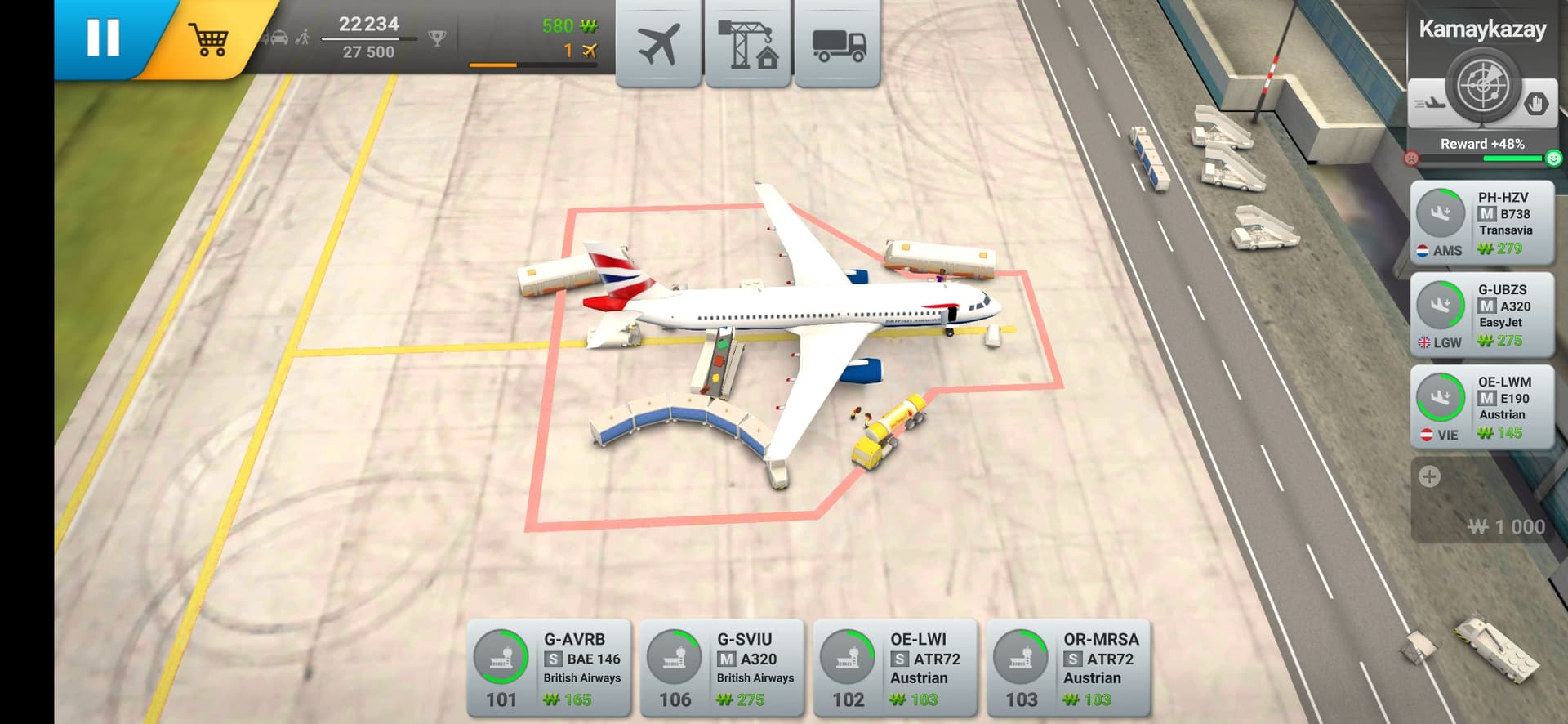This screenshot has height=724, width=1568.
Task: Open the airplane fleet menu
Action: click(x=658, y=43)
